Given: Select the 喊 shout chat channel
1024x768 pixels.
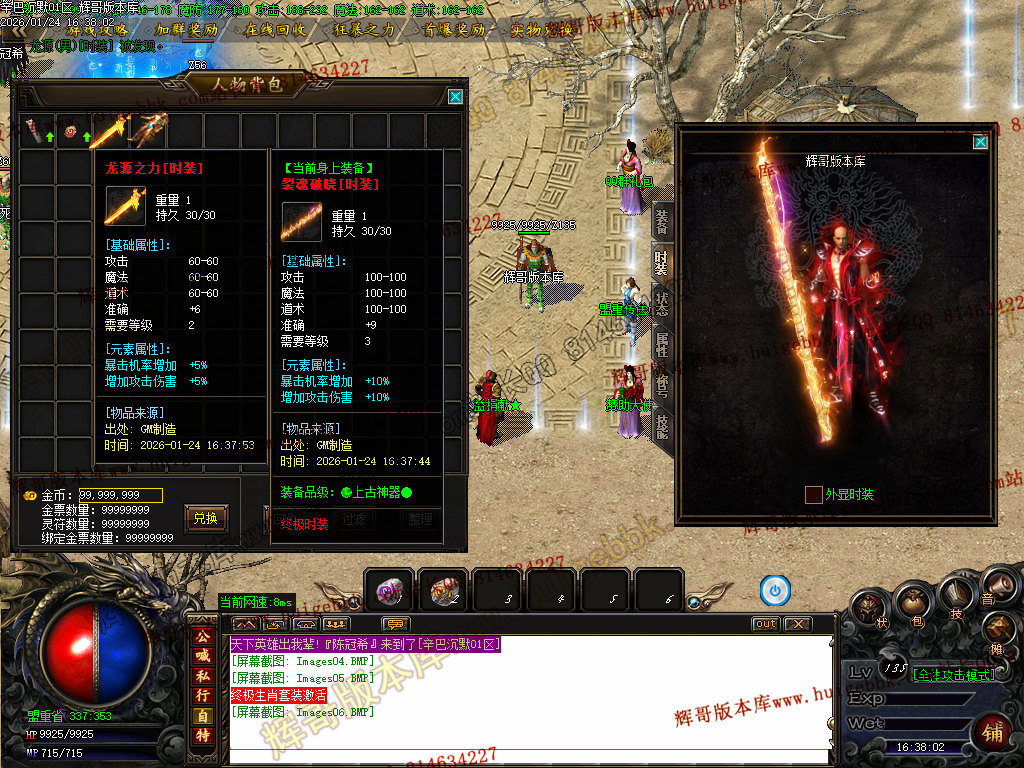Looking at the screenshot, I should (x=203, y=656).
